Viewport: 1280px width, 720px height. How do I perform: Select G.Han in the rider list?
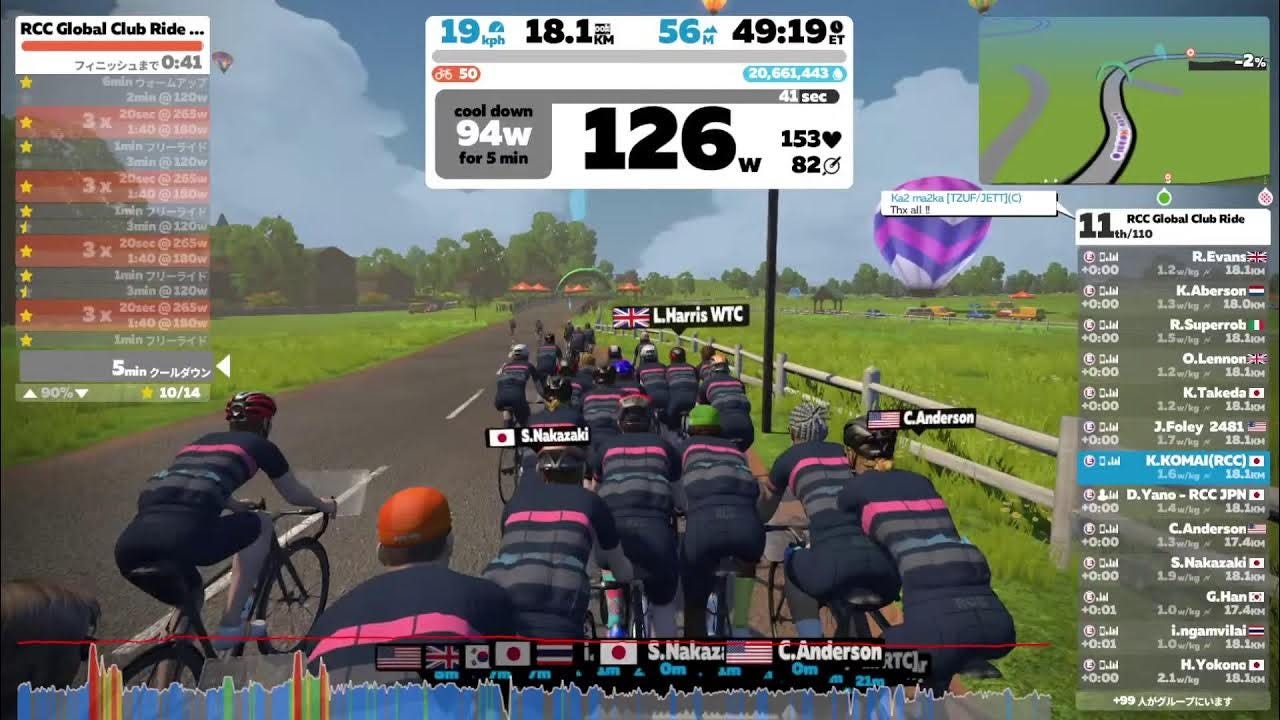[1173, 603]
